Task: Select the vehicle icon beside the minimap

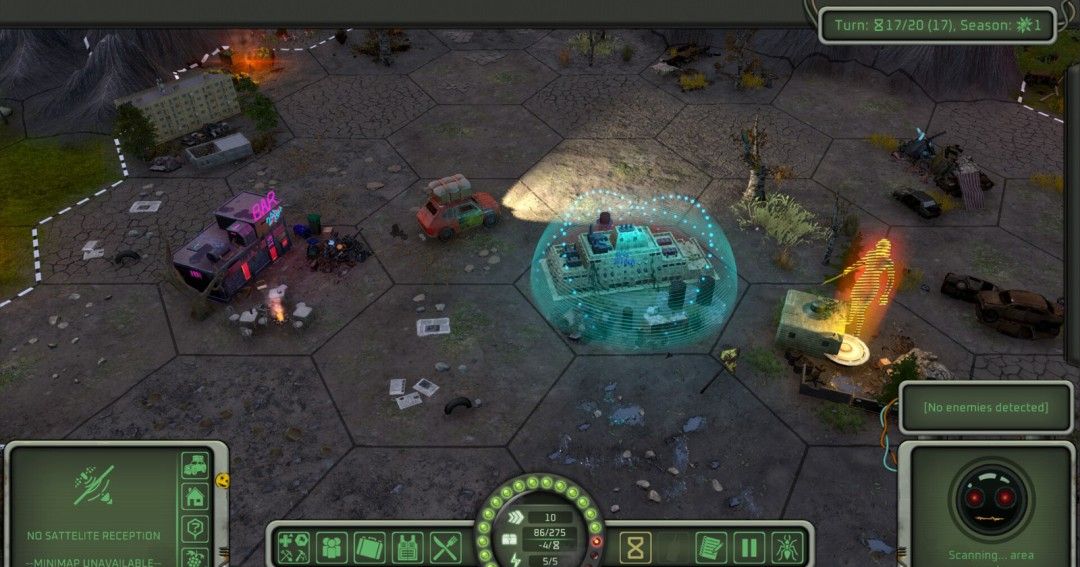Action: (x=195, y=466)
